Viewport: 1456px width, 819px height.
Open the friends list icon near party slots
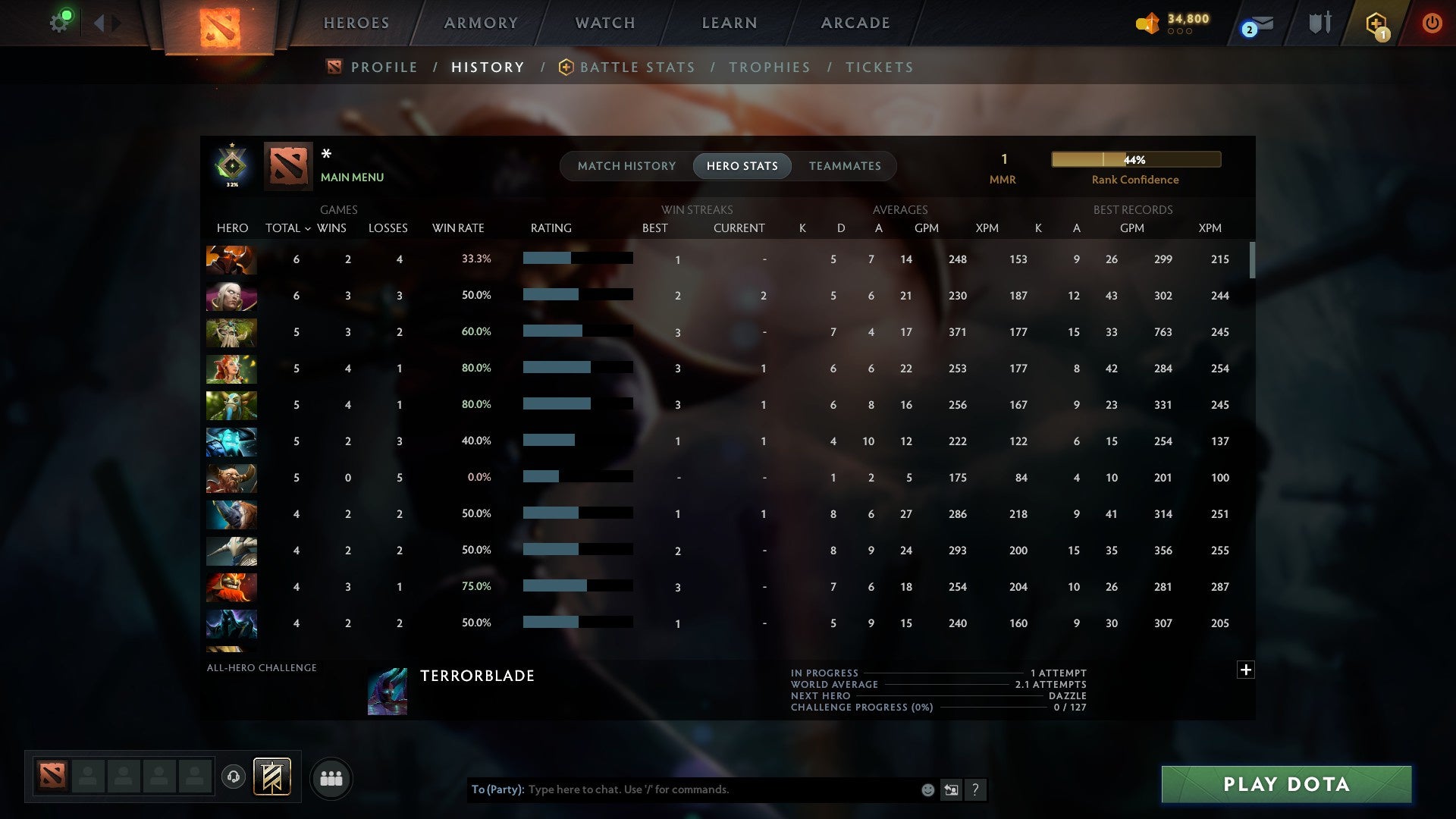(331, 777)
